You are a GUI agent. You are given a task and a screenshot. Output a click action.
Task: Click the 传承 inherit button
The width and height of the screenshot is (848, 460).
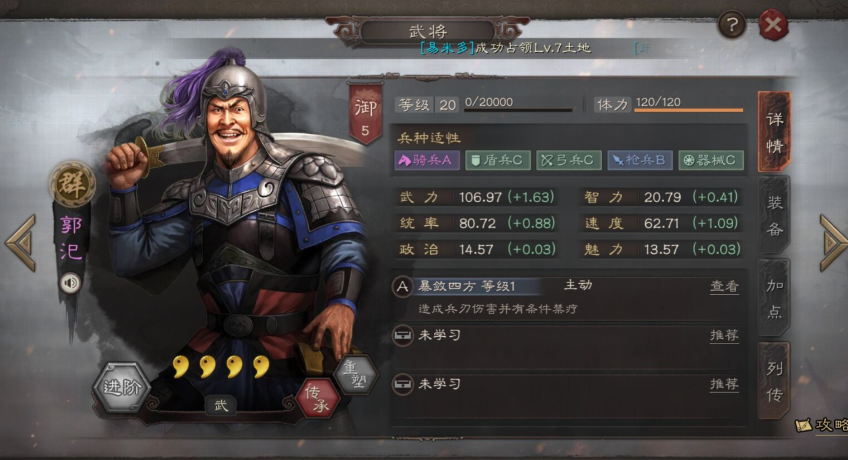pos(318,398)
